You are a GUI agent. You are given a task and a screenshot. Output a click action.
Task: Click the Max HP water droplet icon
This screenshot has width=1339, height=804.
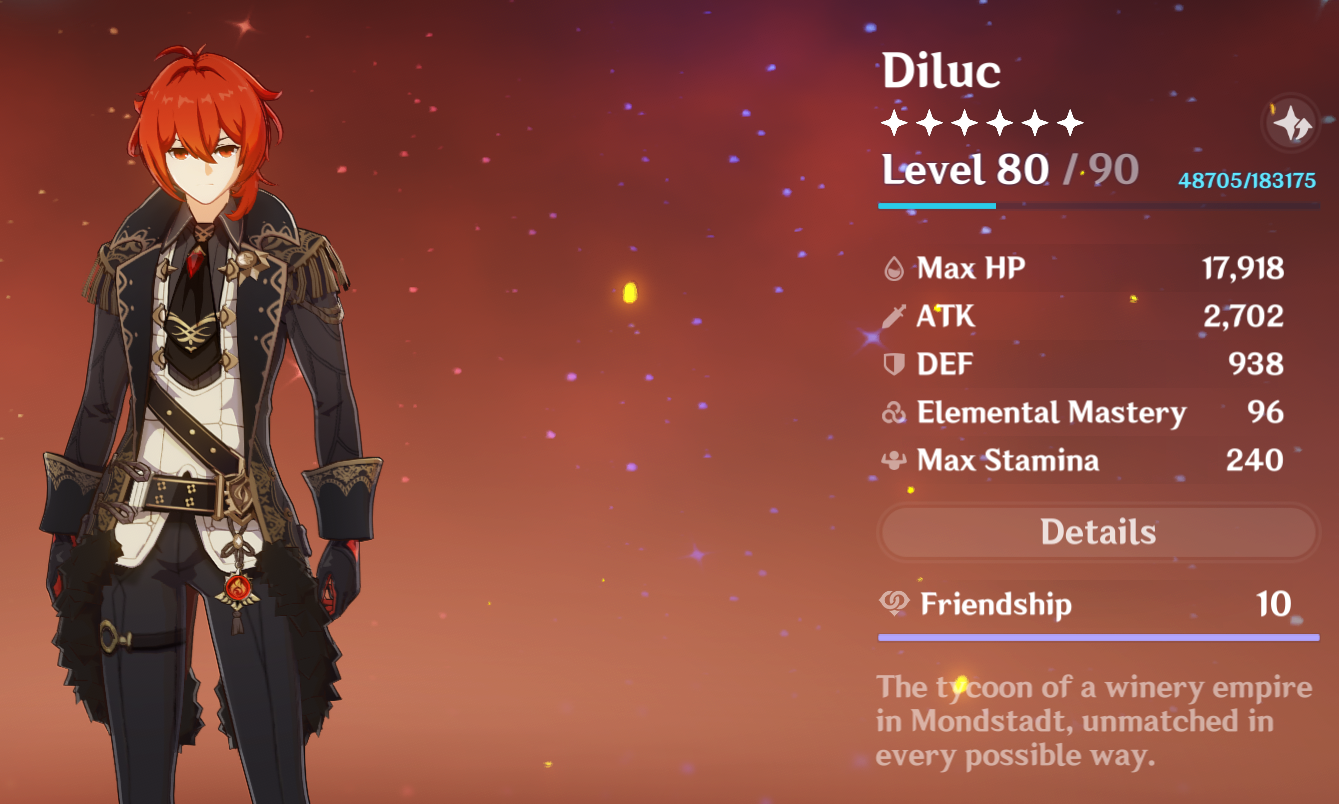point(893,268)
